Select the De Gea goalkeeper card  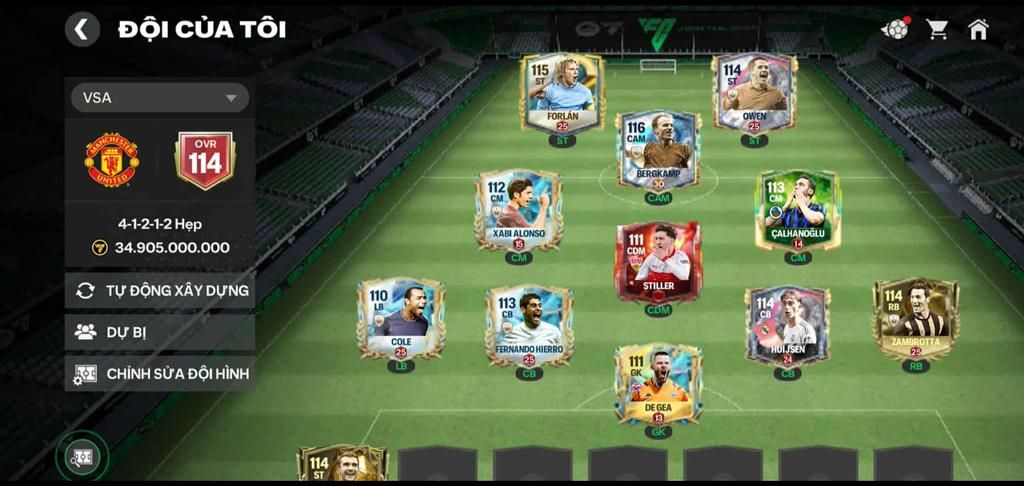coord(658,384)
